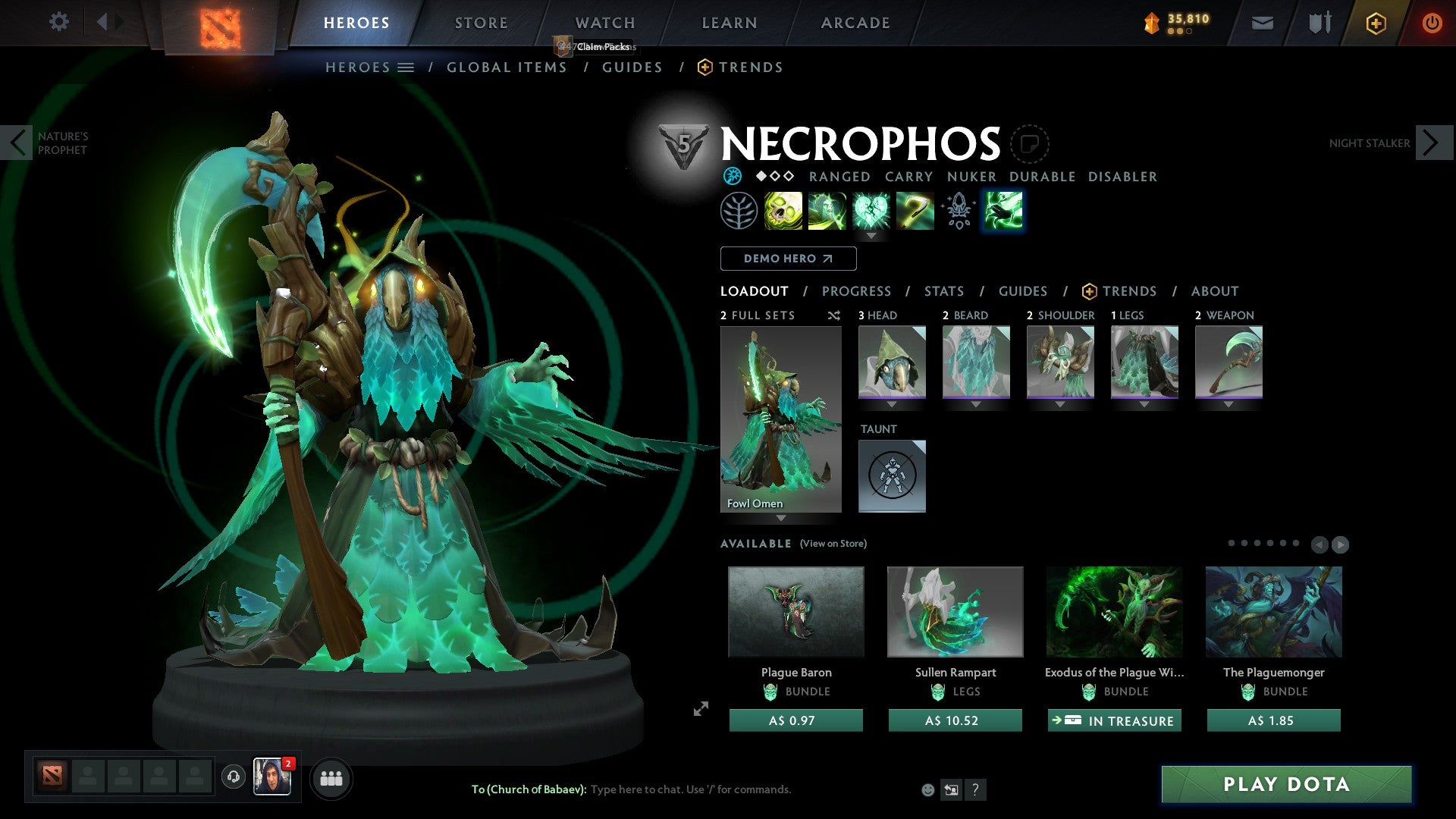Click the Reaper's Scythe ultimate ability icon
1456x819 pixels.
[x=915, y=211]
